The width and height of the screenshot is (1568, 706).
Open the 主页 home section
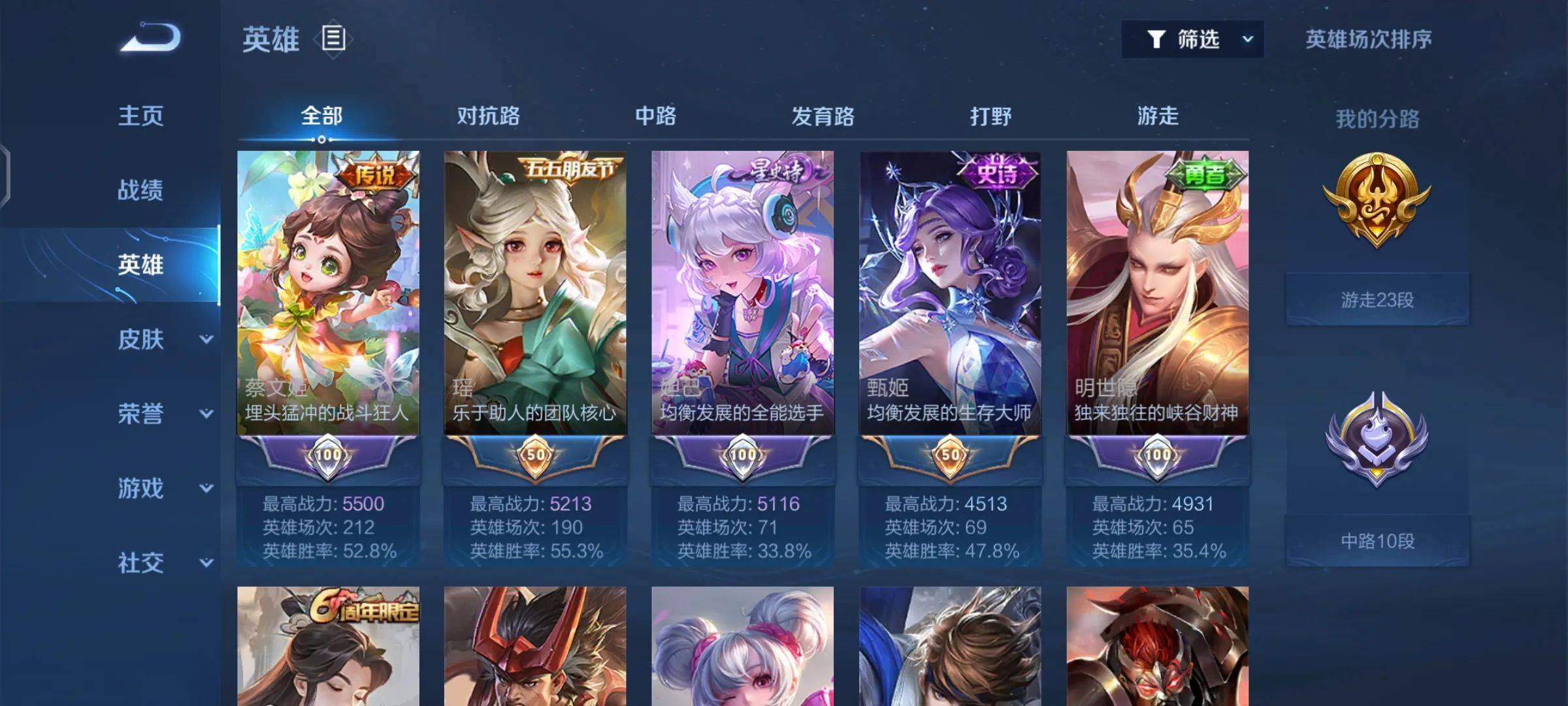coord(140,116)
